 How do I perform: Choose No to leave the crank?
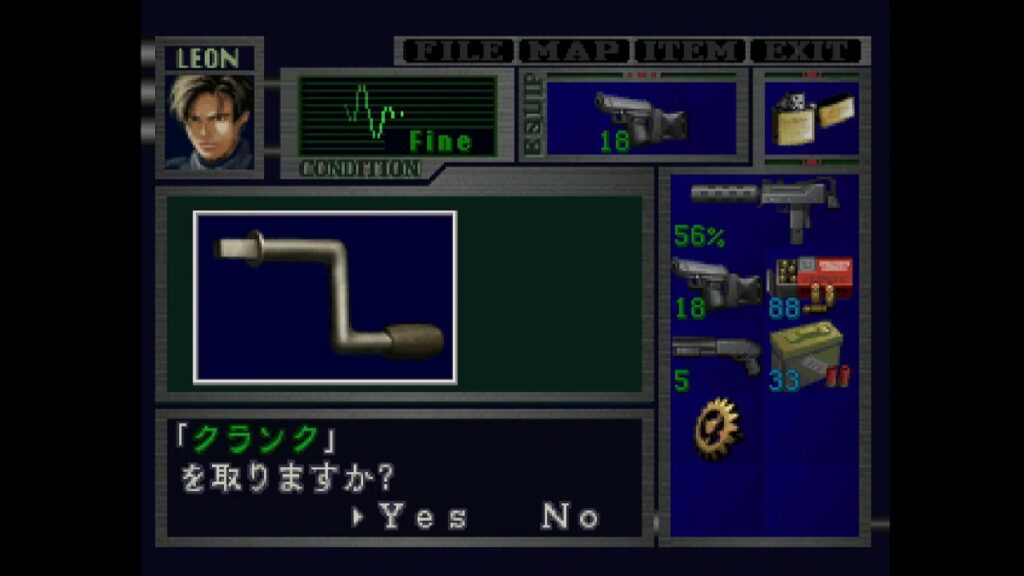pyautogui.click(x=570, y=517)
